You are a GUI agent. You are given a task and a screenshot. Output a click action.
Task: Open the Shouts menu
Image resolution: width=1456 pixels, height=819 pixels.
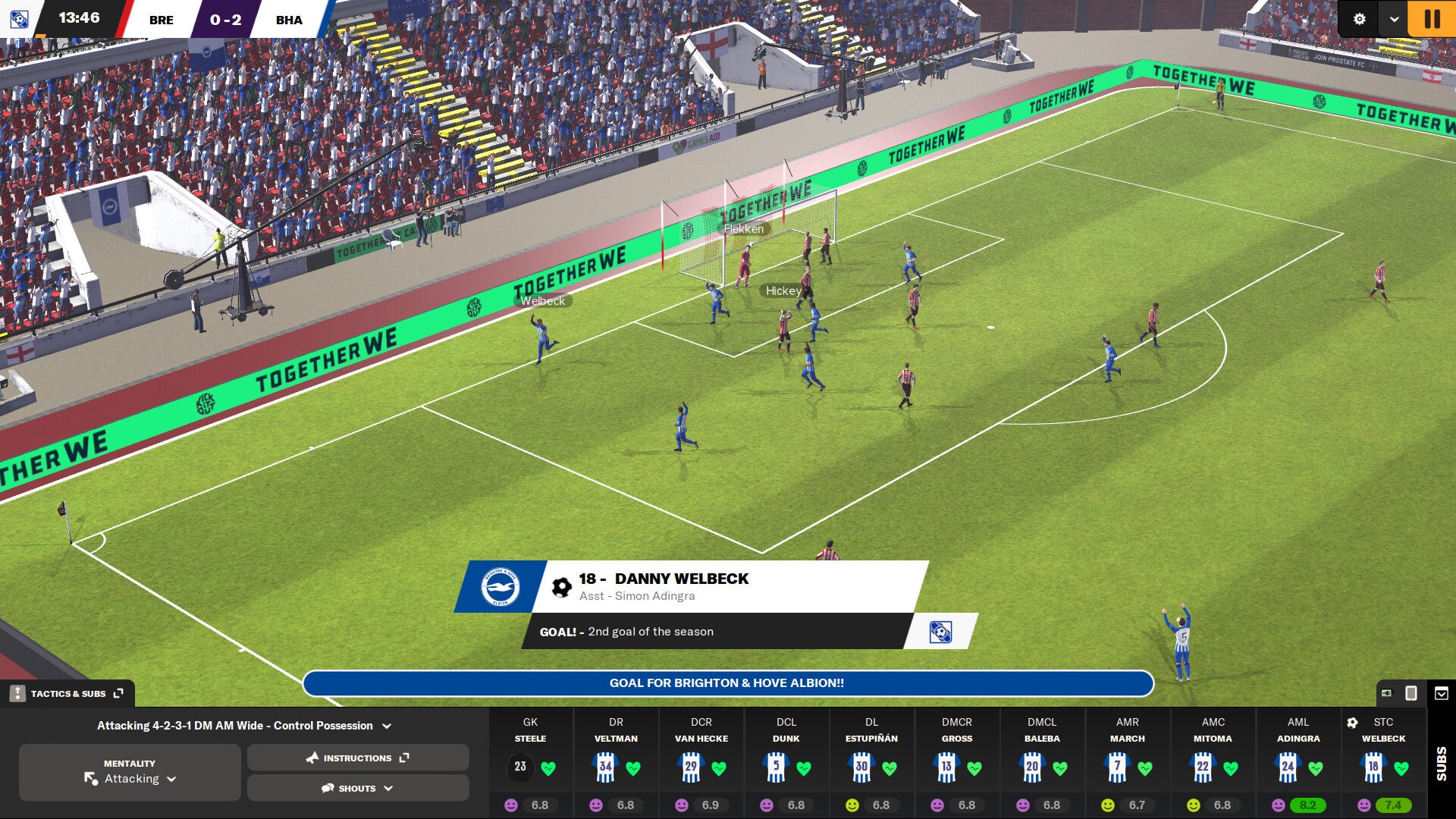tap(356, 788)
